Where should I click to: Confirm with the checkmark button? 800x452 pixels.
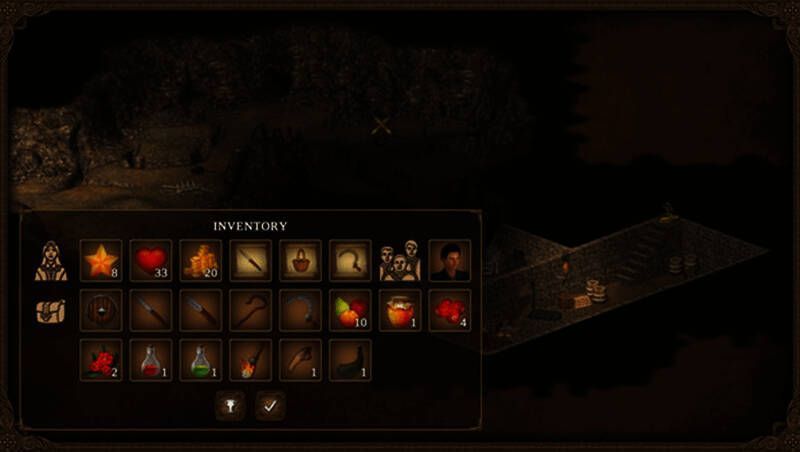(270, 405)
